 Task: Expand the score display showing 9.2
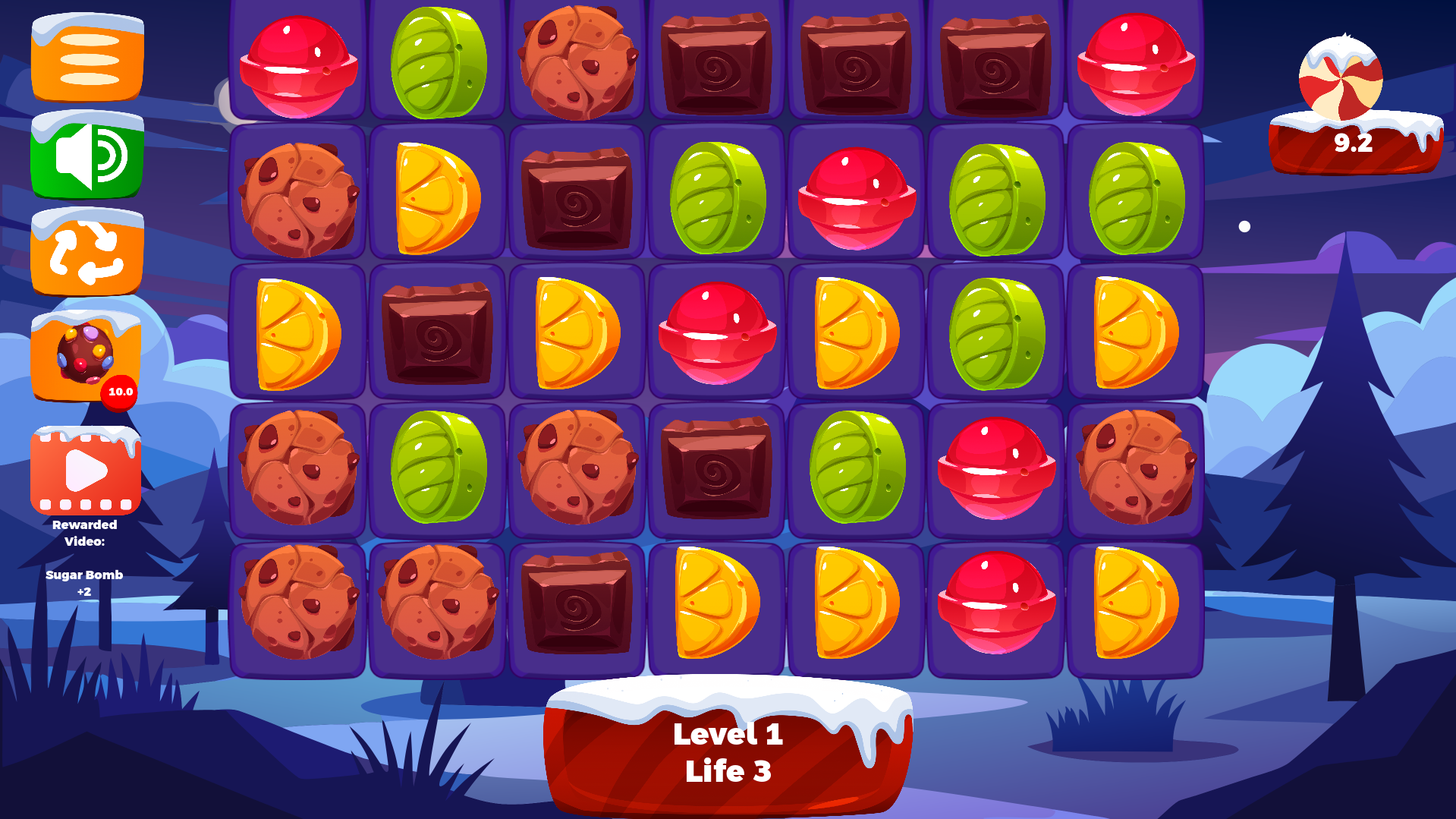pos(1353,140)
